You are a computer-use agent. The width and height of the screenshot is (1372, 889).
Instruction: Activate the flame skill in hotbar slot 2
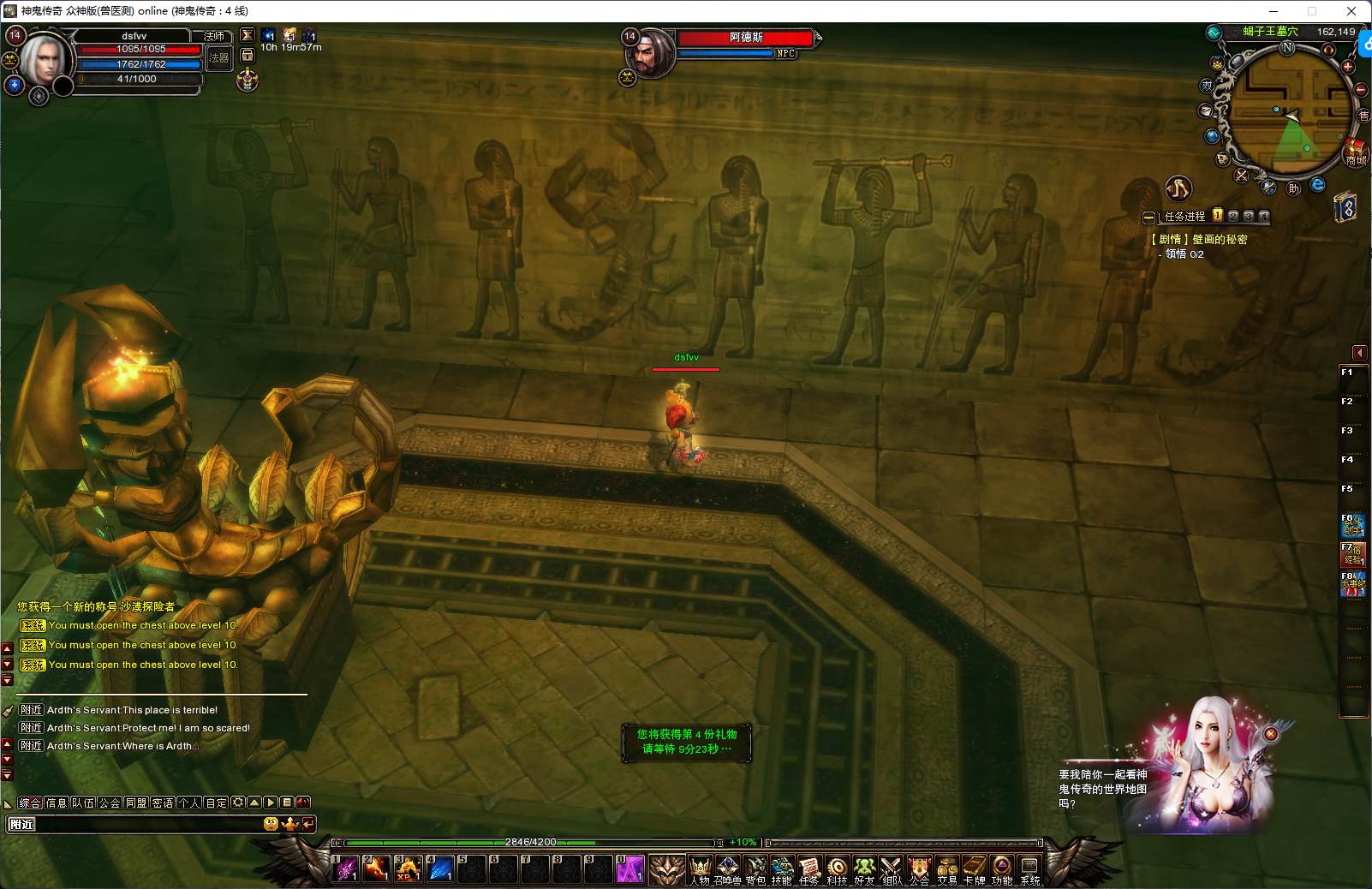377,868
